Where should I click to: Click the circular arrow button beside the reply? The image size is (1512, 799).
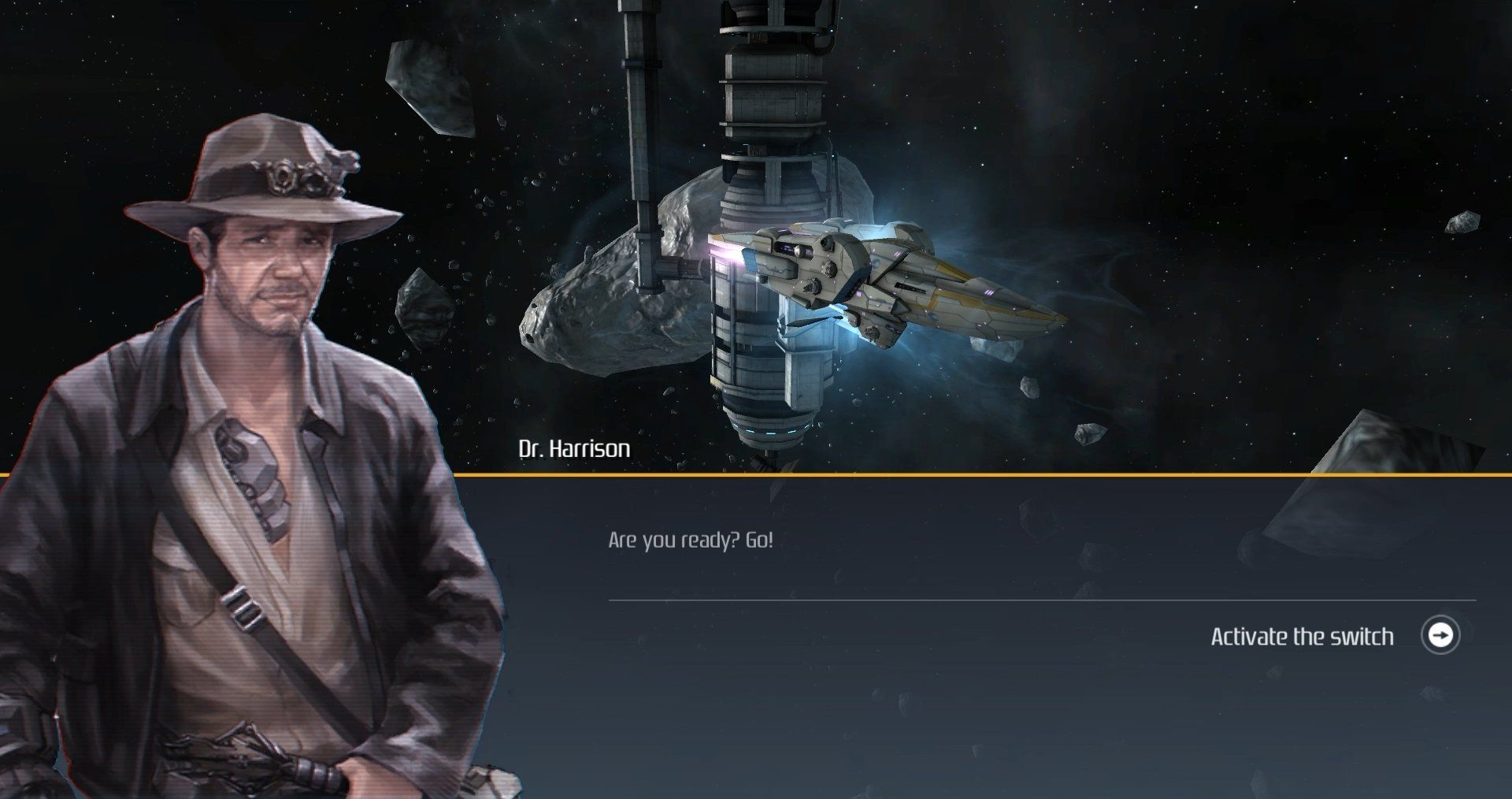[x=1440, y=635]
